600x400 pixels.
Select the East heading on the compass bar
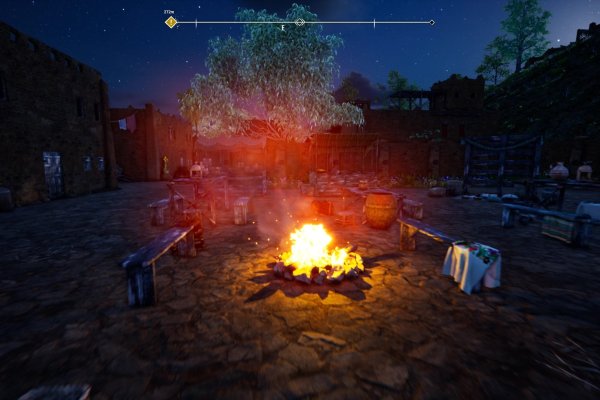284,28
